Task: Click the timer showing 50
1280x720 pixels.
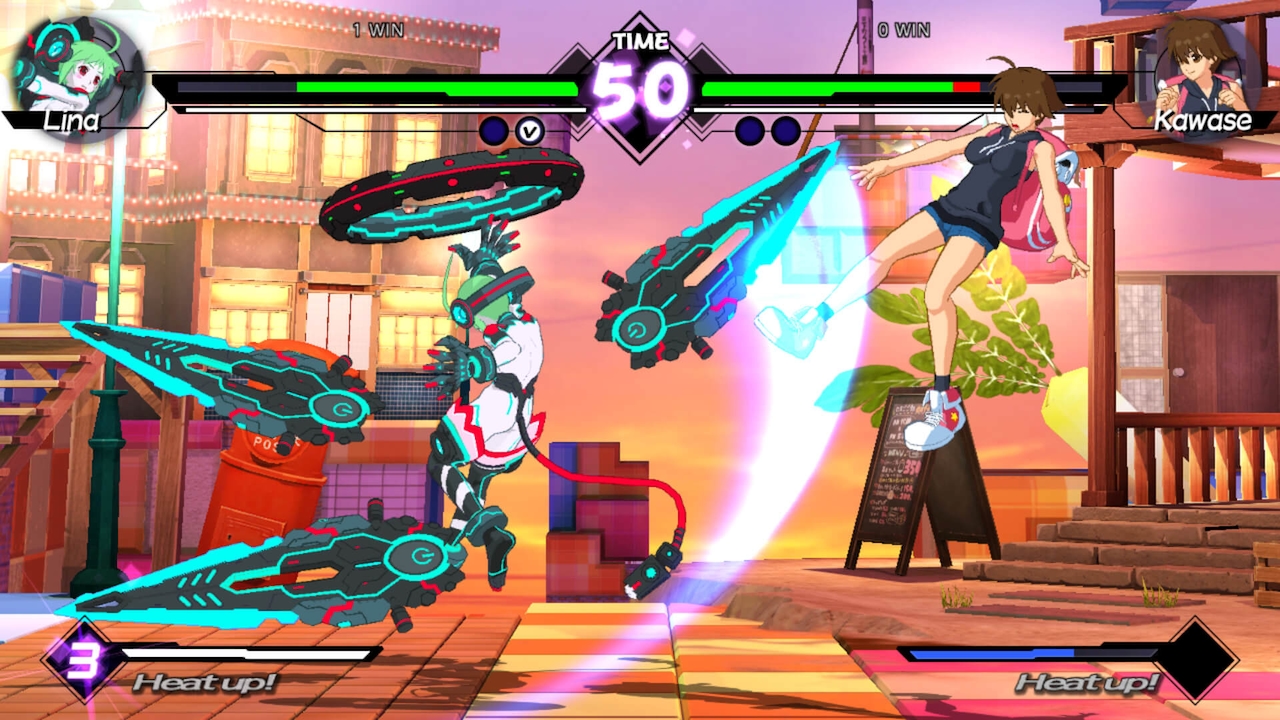Action: coord(638,88)
